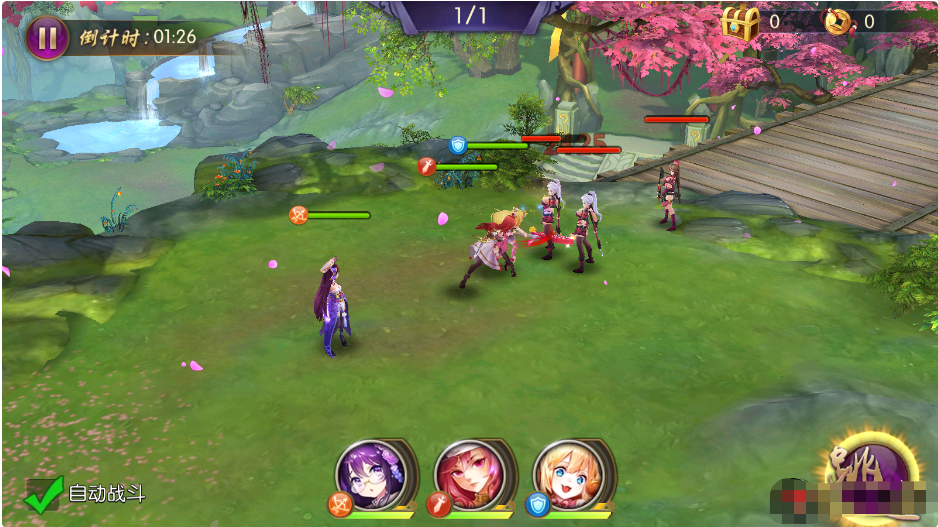Toggle the 自动战斗 auto-battle checkbox

coord(44,493)
